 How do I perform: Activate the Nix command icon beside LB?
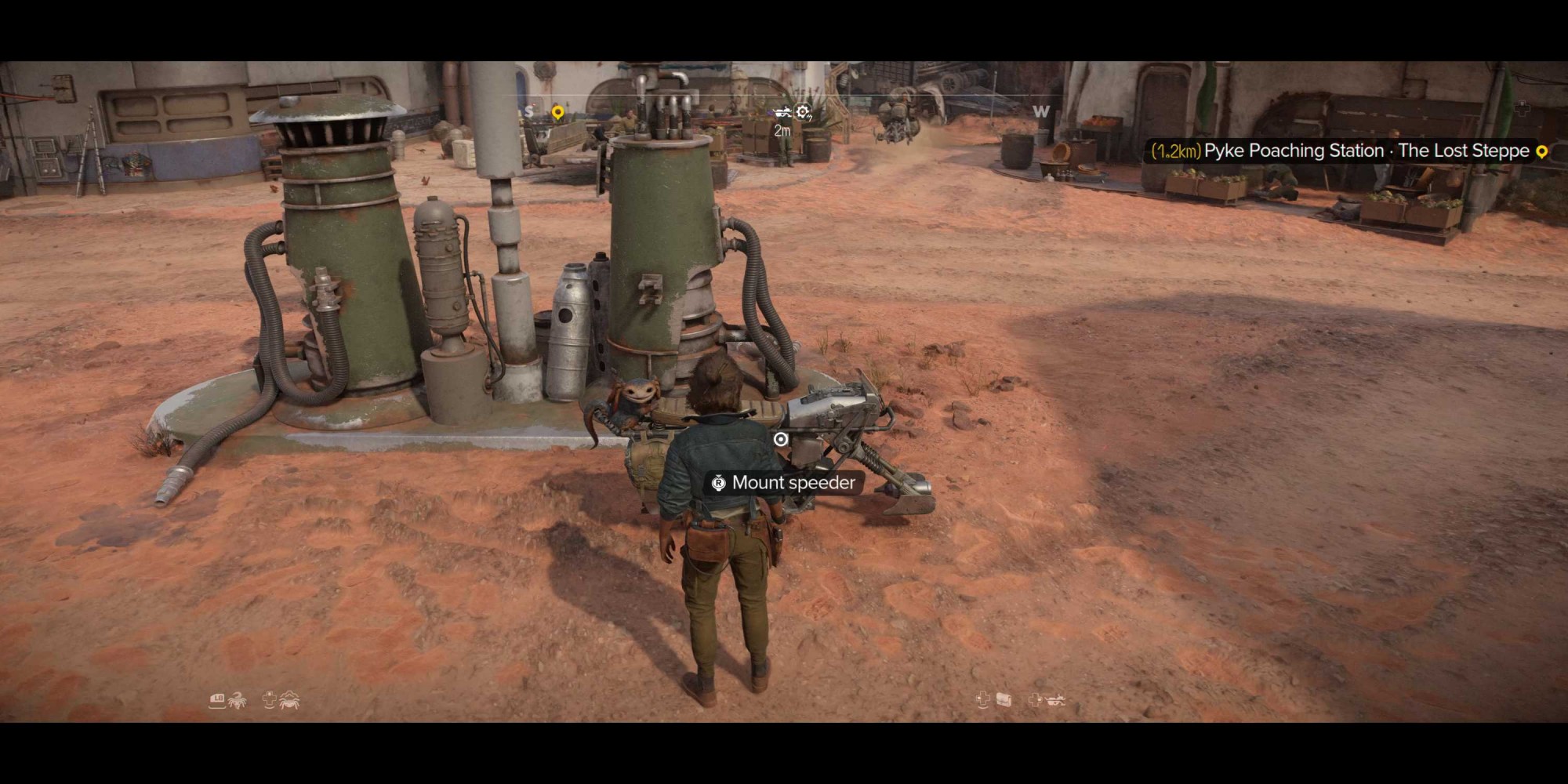click(236, 700)
